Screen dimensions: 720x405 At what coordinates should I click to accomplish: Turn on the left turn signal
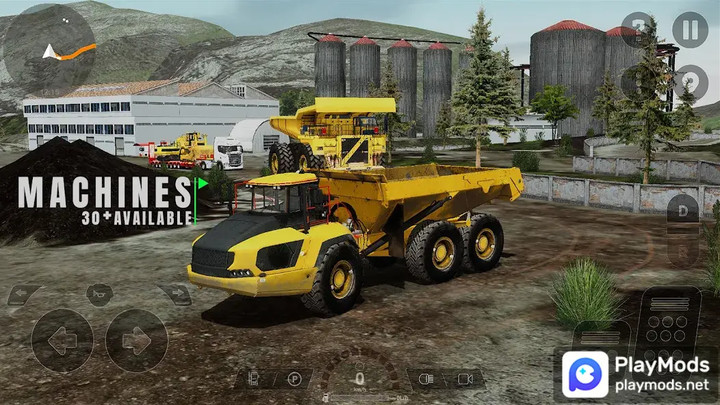pyautogui.click(x=25, y=295)
